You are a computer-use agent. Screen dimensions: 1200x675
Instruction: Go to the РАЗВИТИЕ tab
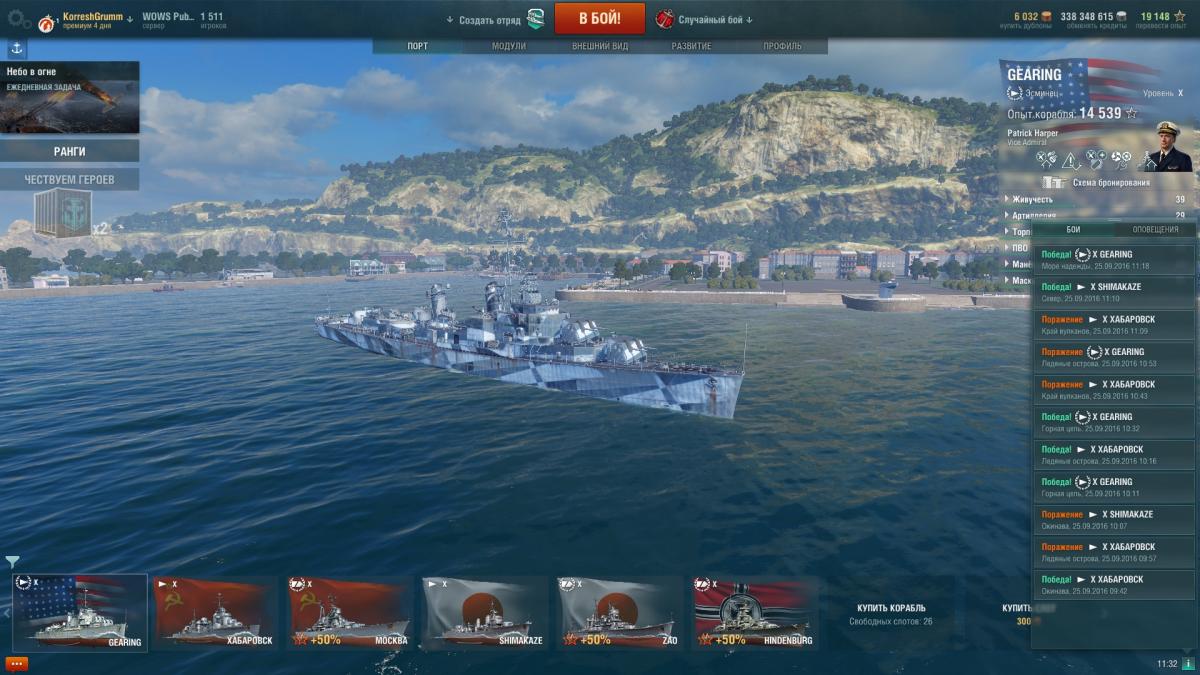coord(692,47)
